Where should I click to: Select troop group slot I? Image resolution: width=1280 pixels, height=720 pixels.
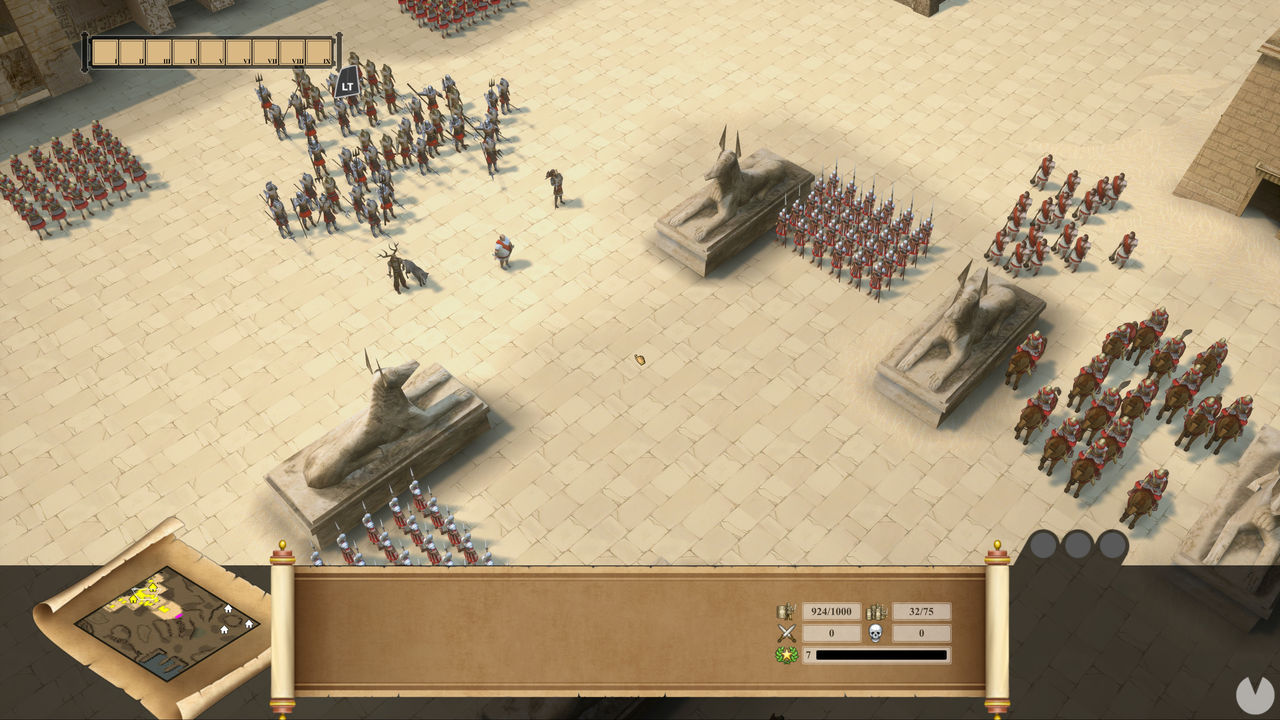point(104,51)
